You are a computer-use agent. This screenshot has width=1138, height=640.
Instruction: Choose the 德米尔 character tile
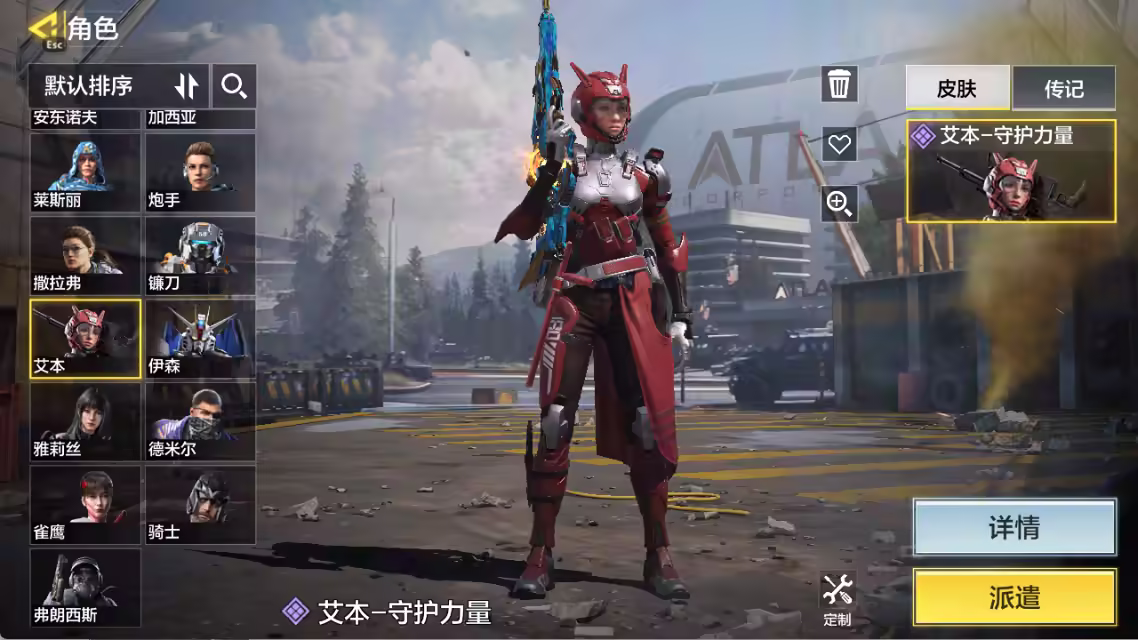[200, 421]
